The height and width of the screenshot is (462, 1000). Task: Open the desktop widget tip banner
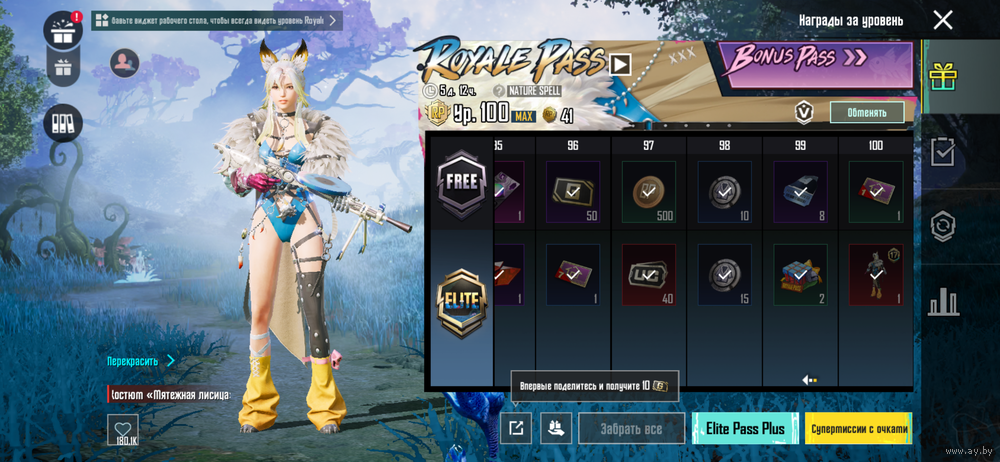click(217, 20)
